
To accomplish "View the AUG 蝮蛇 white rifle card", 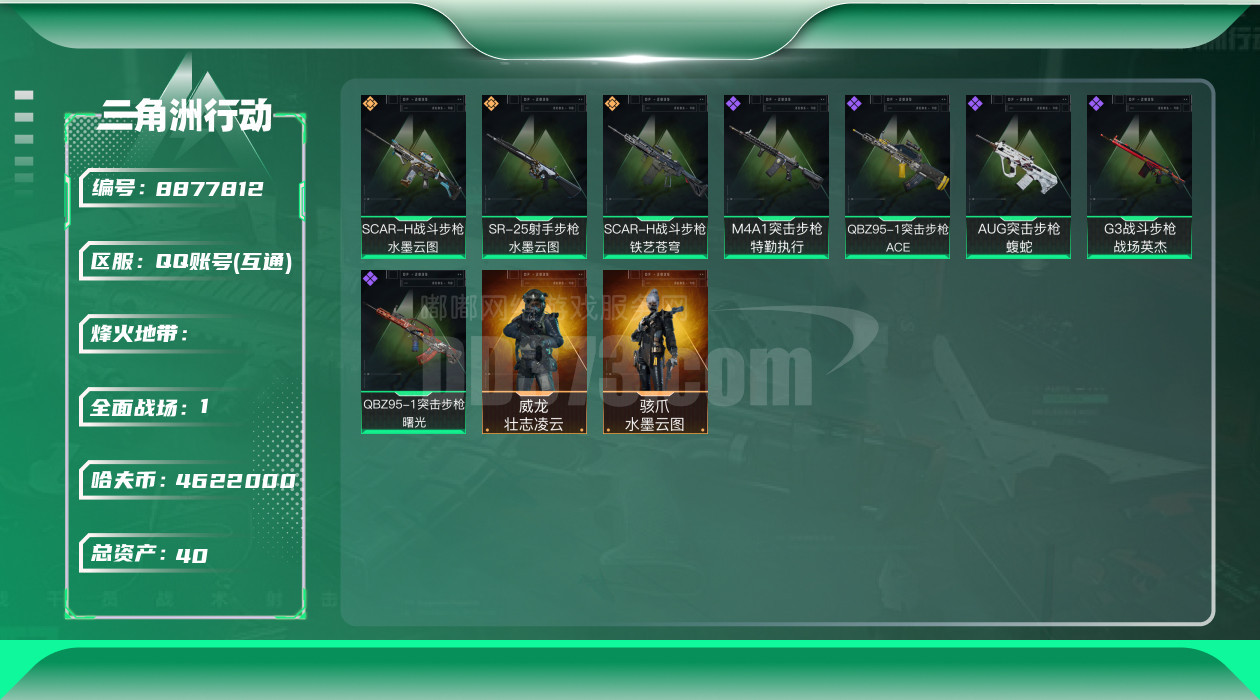I will tap(1018, 176).
